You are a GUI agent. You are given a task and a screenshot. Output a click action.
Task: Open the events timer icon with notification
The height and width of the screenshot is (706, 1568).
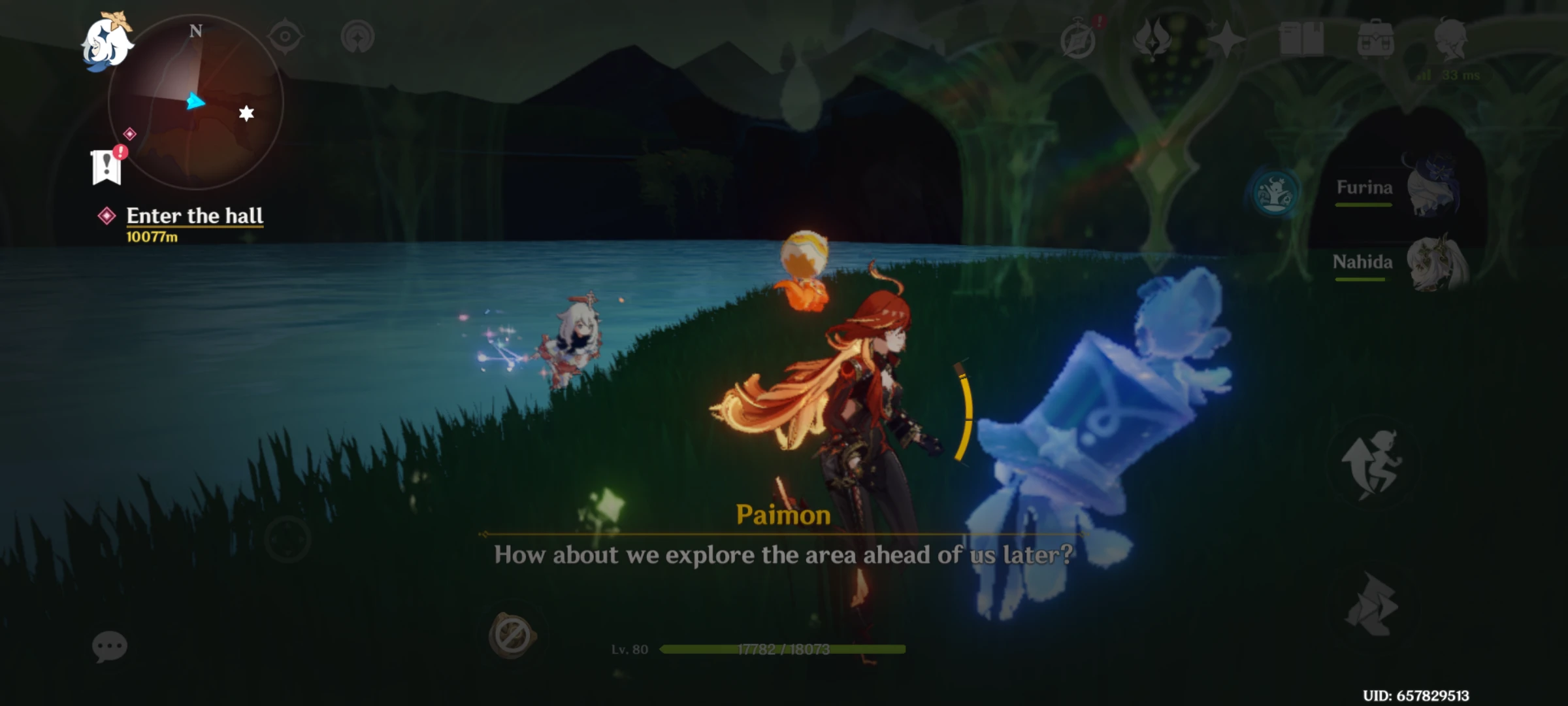(x=1079, y=38)
